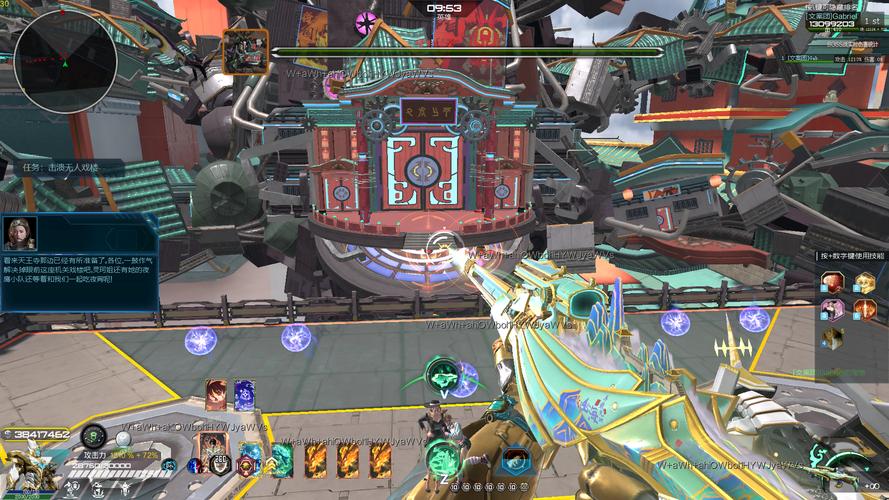Viewport: 889px width, 500px height.
Task: Activate the green Z-key skill orb
Action: [441, 458]
